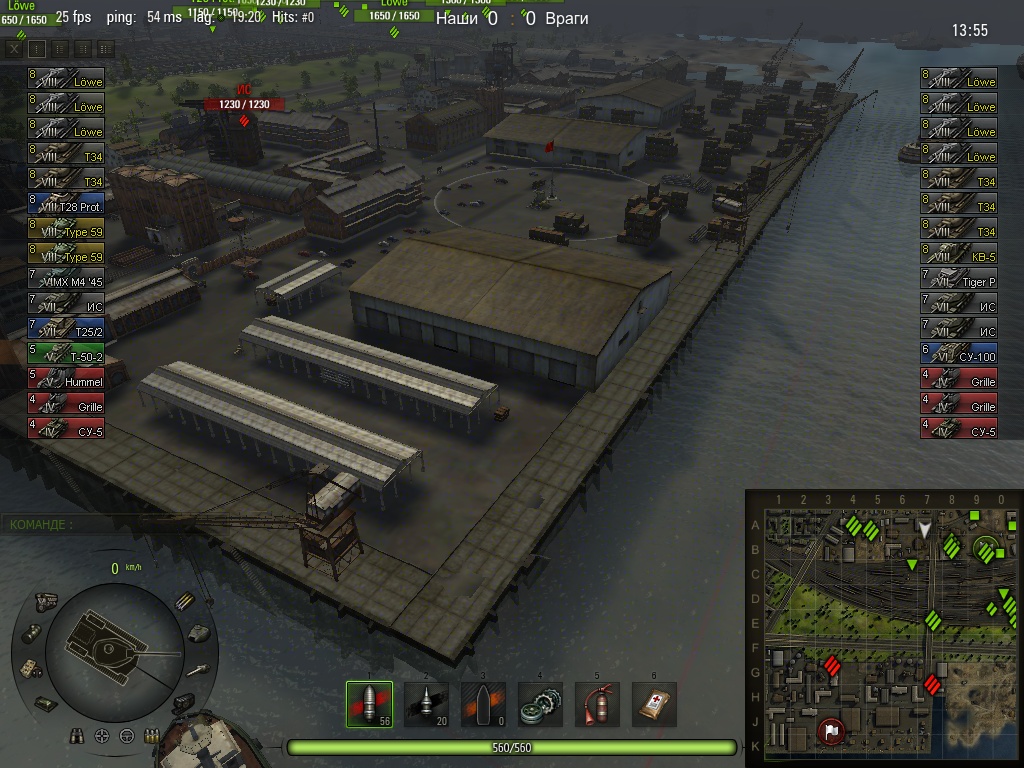Select the armor-piercing shell with 56 rounds

[x=369, y=704]
